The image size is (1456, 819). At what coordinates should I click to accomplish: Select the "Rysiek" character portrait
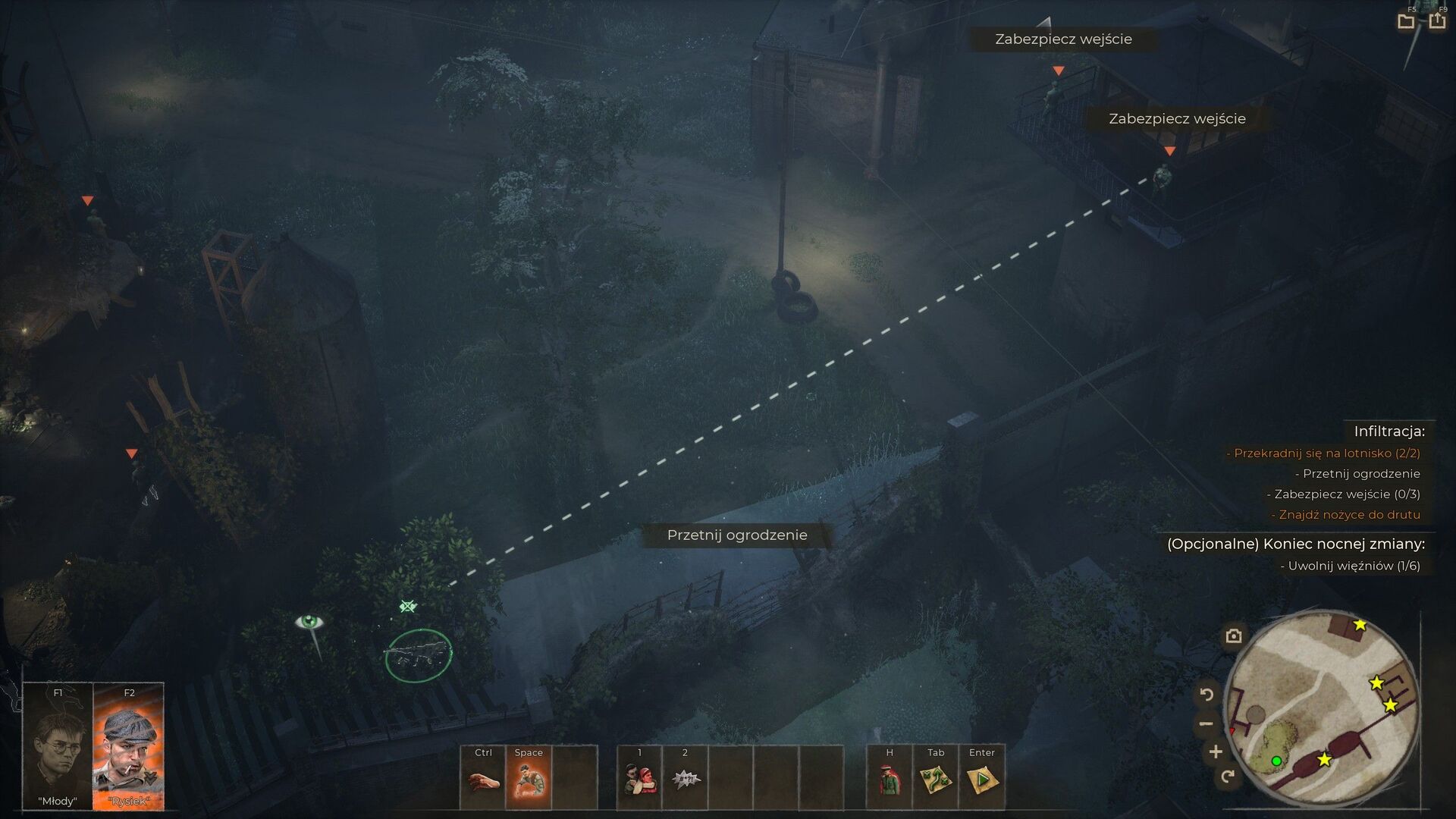128,747
